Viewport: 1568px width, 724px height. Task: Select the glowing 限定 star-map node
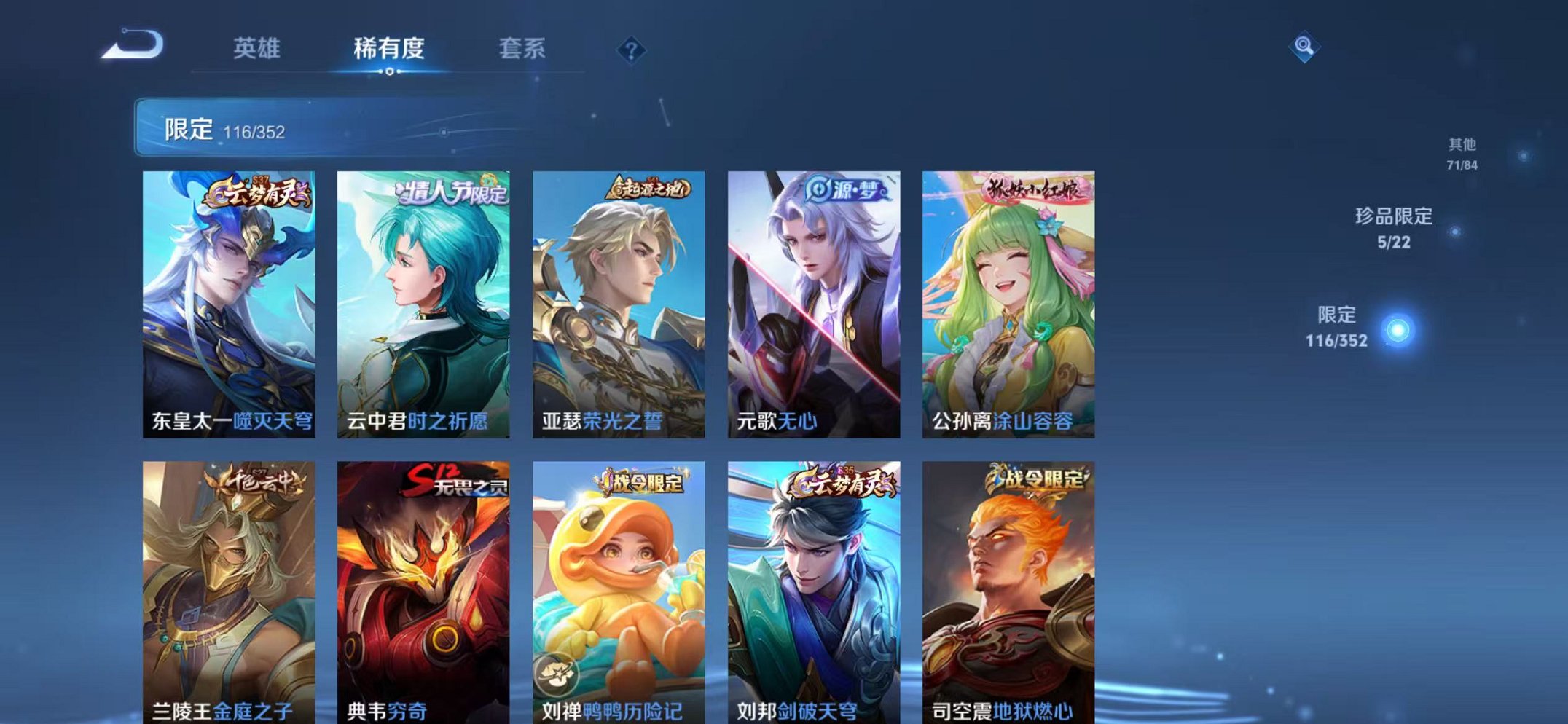(x=1398, y=329)
